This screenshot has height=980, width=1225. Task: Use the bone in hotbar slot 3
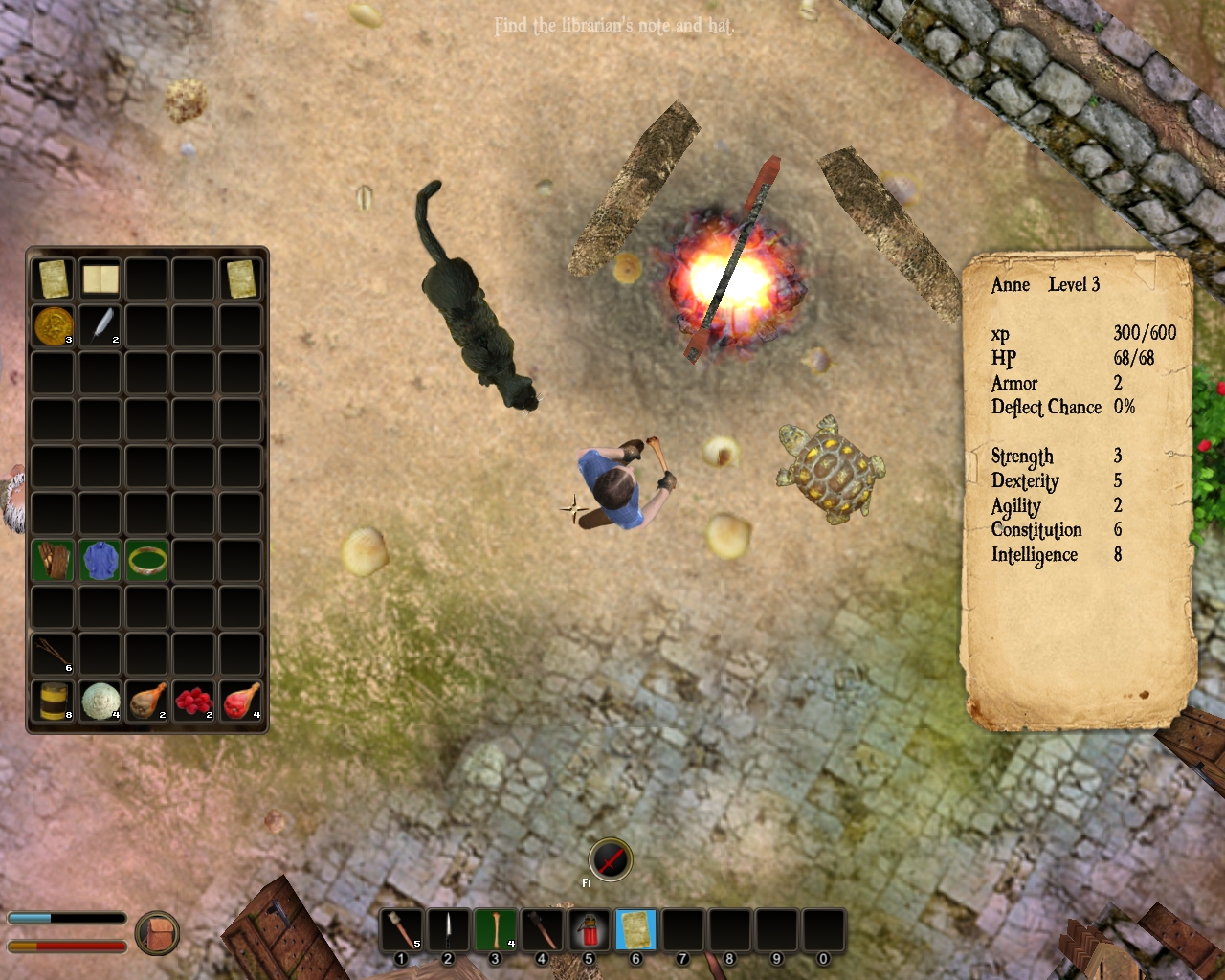(x=495, y=929)
